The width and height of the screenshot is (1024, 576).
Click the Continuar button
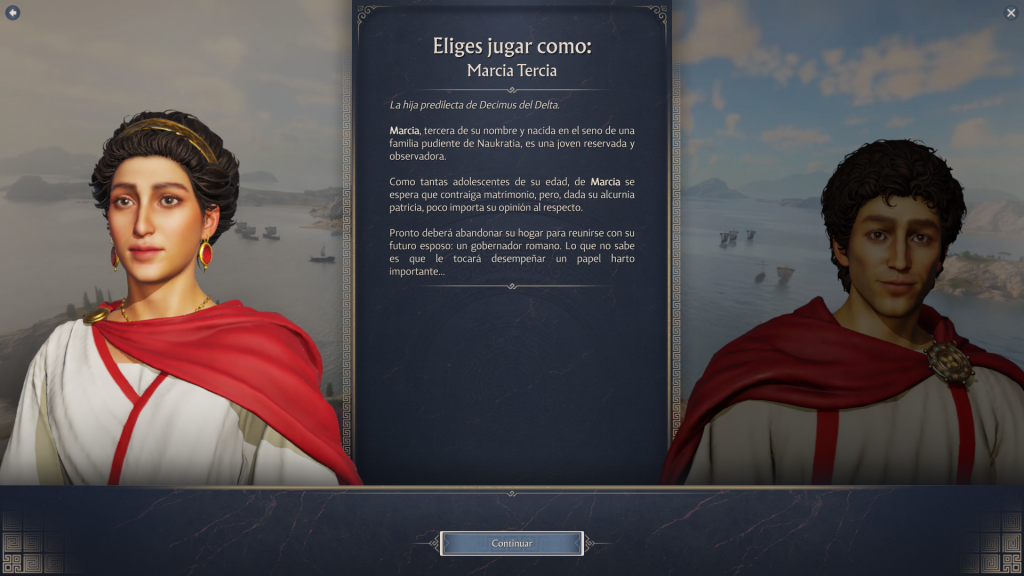pyautogui.click(x=511, y=543)
